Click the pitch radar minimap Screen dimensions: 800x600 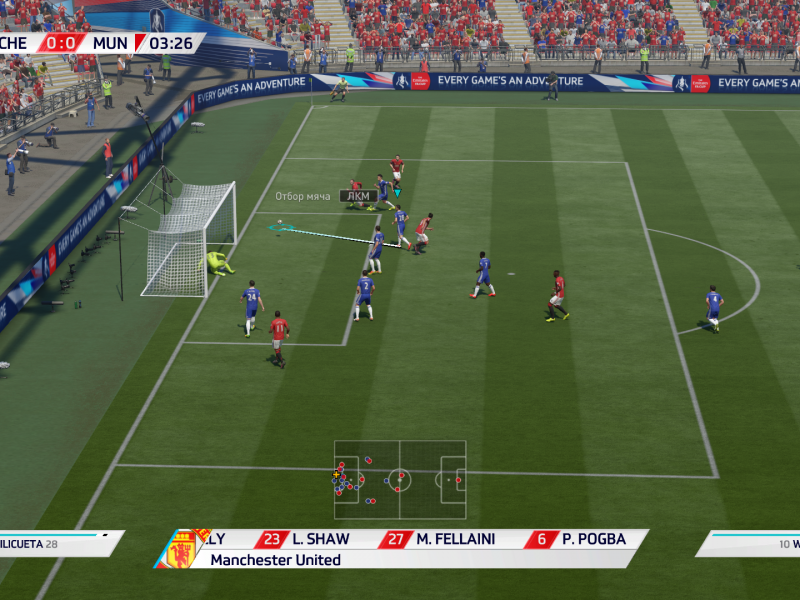coord(400,479)
